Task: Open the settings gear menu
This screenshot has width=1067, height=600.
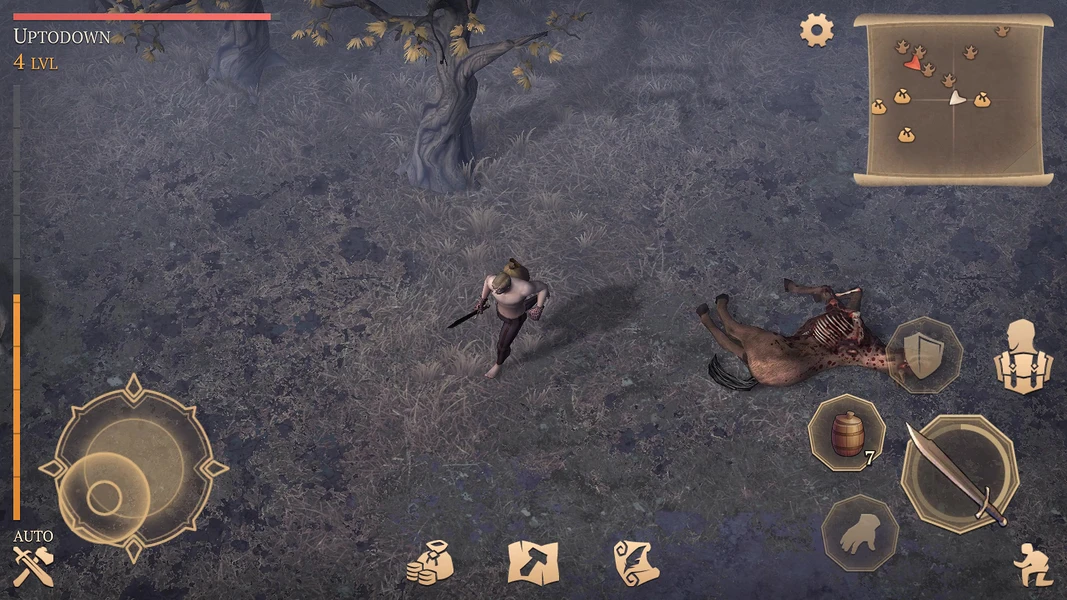Action: [816, 30]
